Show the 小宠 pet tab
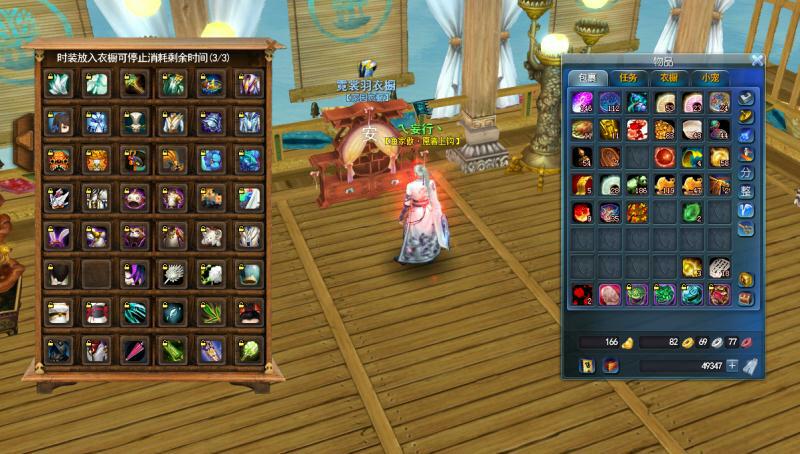Viewport: 800px width, 454px height. (709, 77)
